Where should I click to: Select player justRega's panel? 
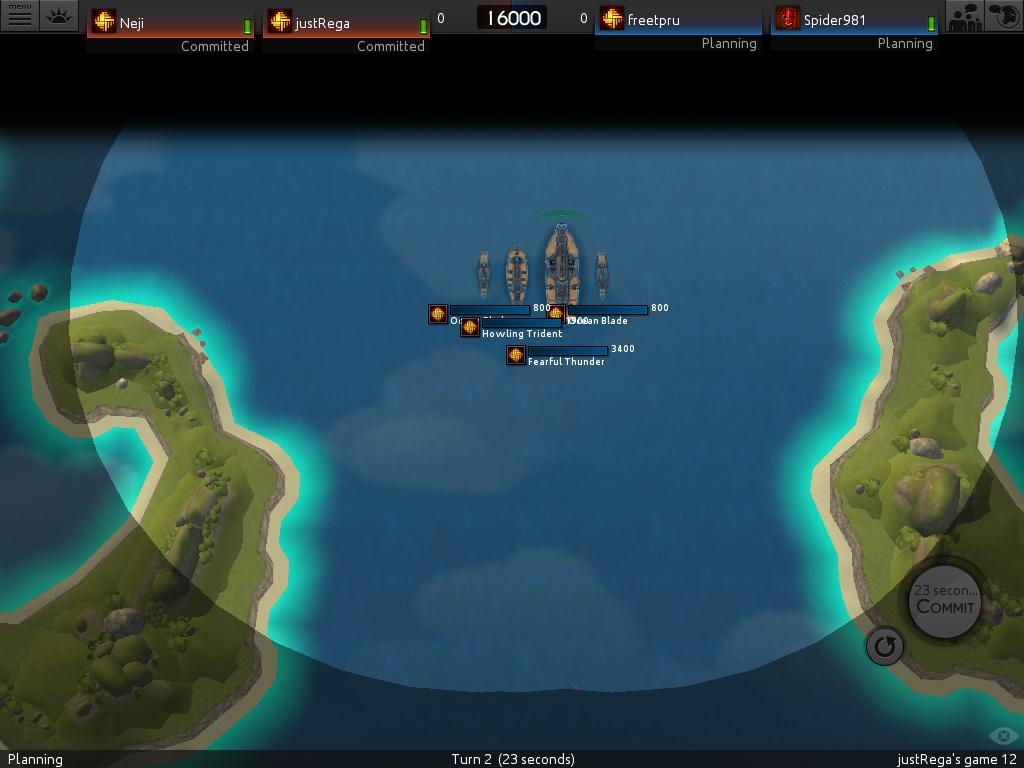345,22
